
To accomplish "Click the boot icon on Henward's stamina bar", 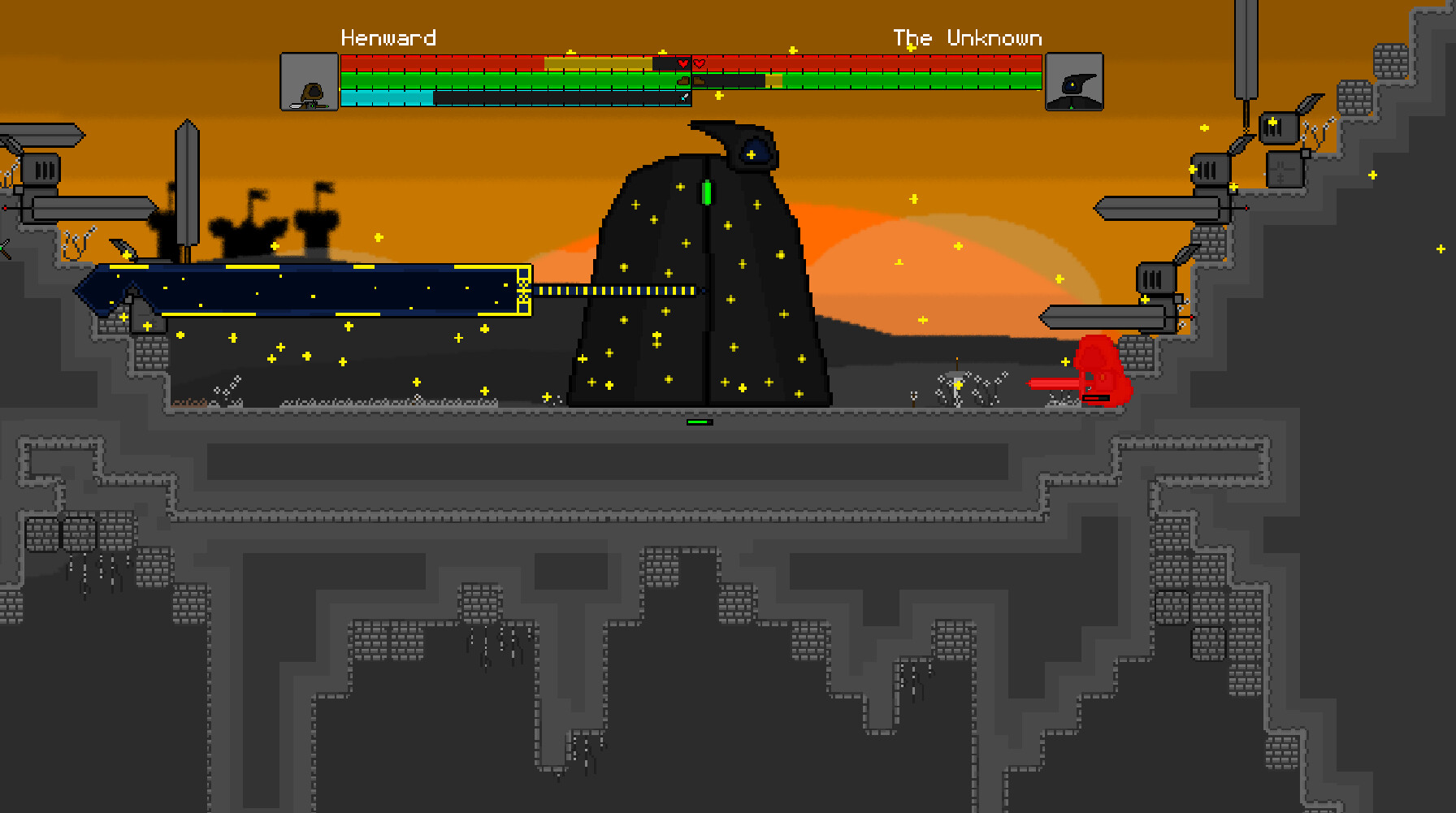I will coord(683,82).
